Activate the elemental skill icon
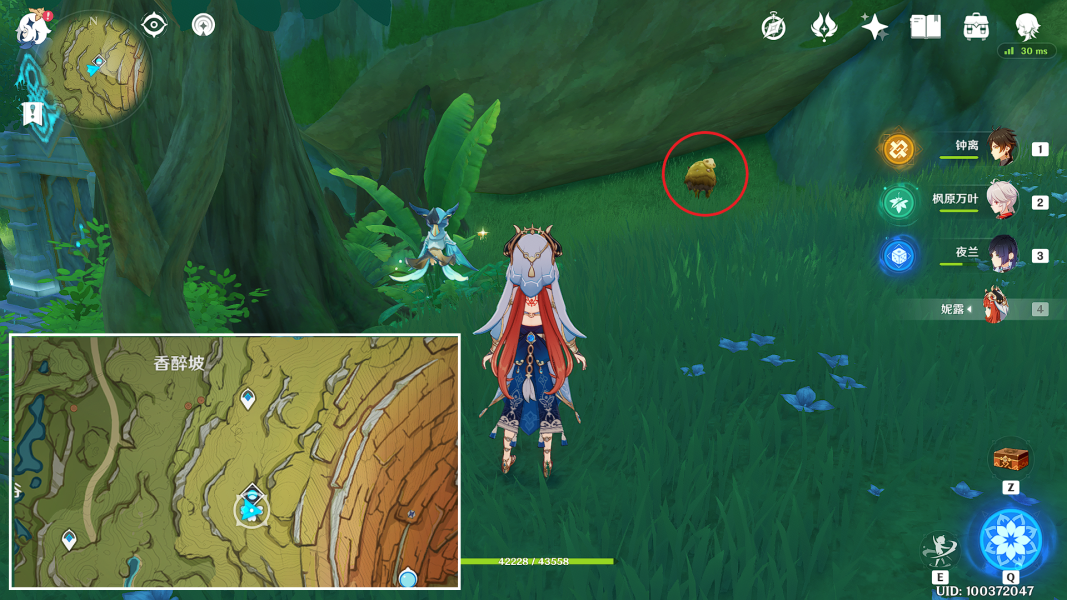 point(939,549)
